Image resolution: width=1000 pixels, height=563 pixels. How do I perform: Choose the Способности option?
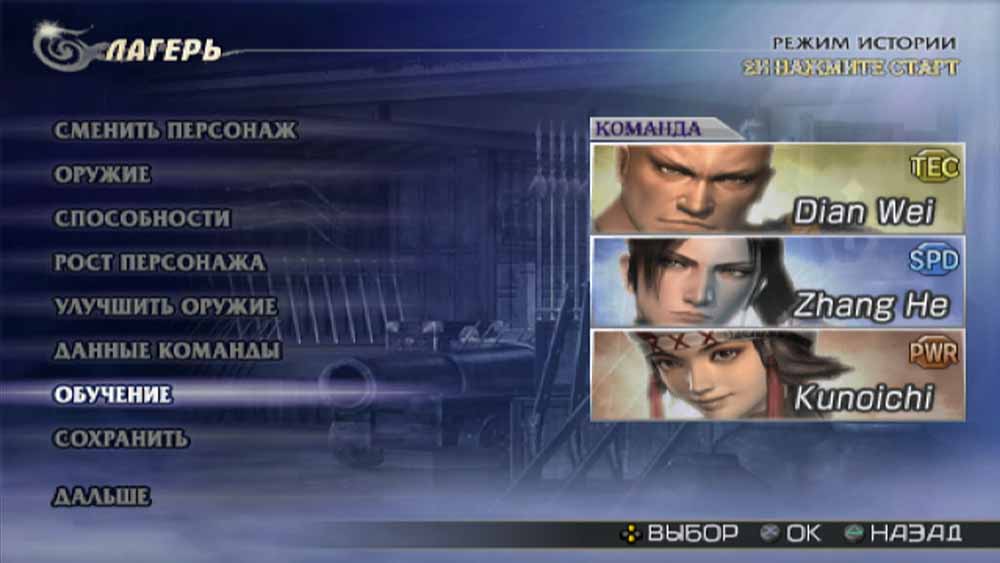tap(142, 219)
